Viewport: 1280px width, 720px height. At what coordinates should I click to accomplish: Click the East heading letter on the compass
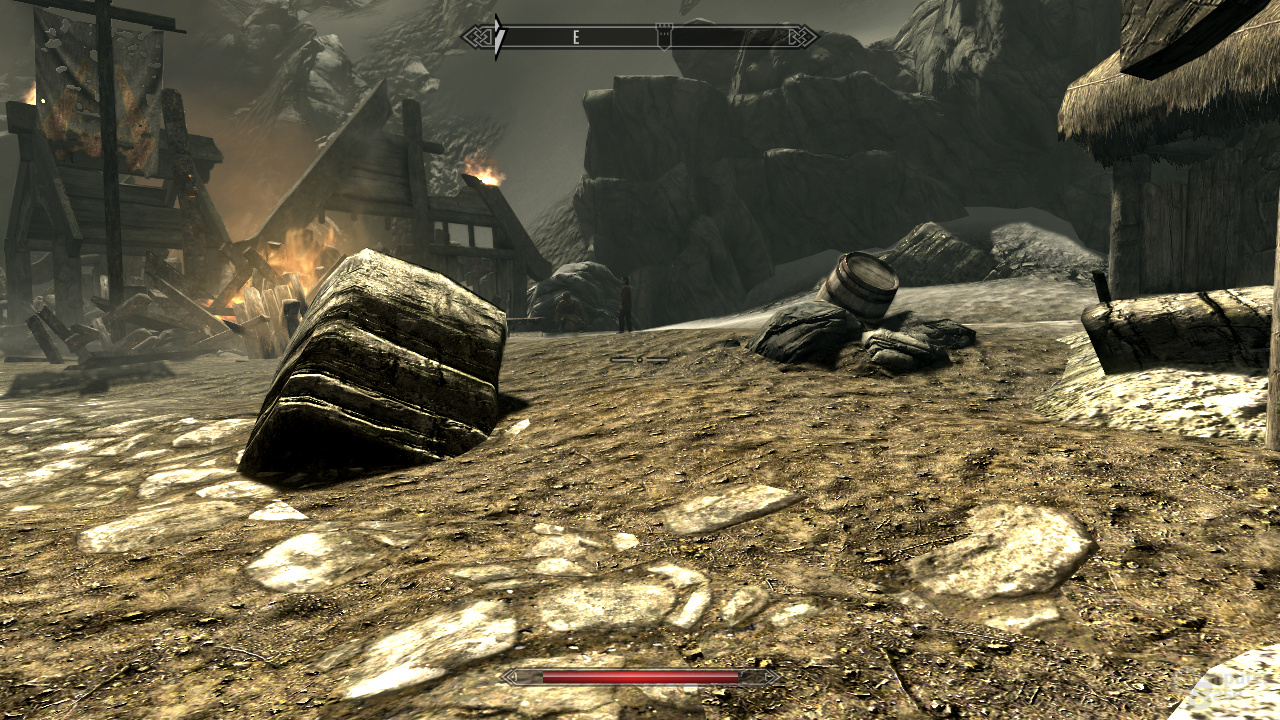(x=576, y=37)
